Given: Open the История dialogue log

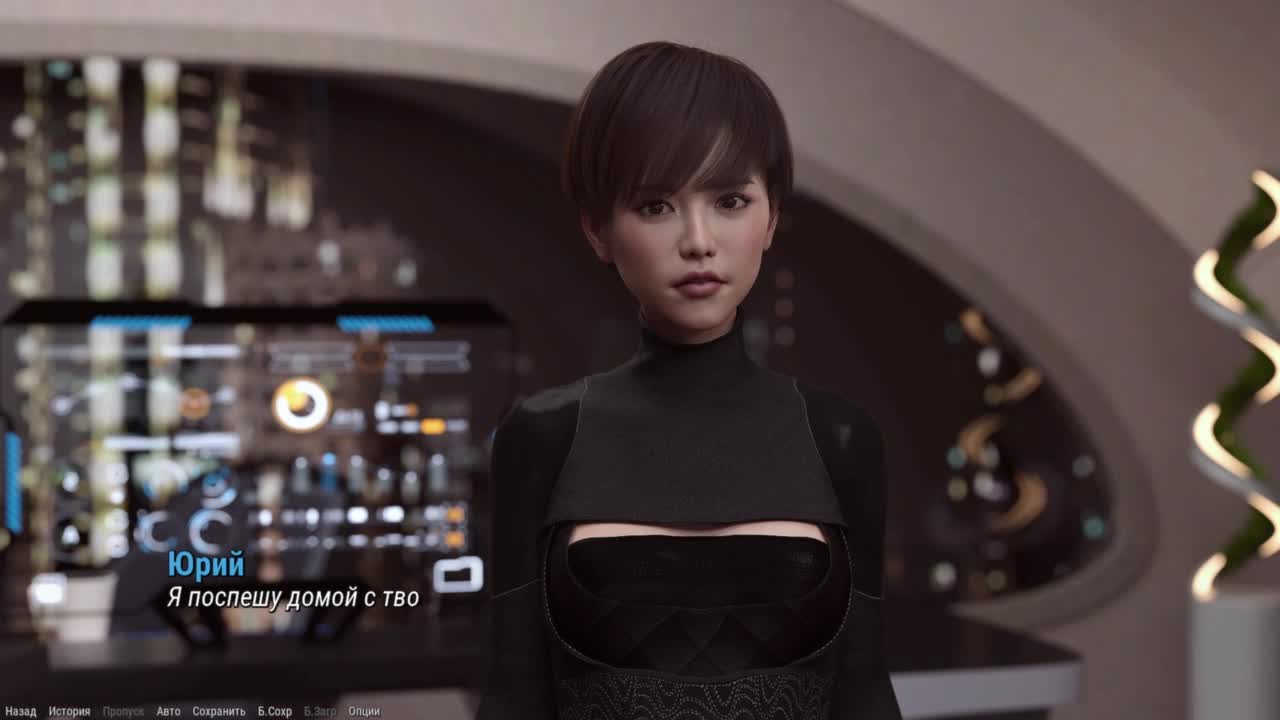Looking at the screenshot, I should tap(69, 711).
